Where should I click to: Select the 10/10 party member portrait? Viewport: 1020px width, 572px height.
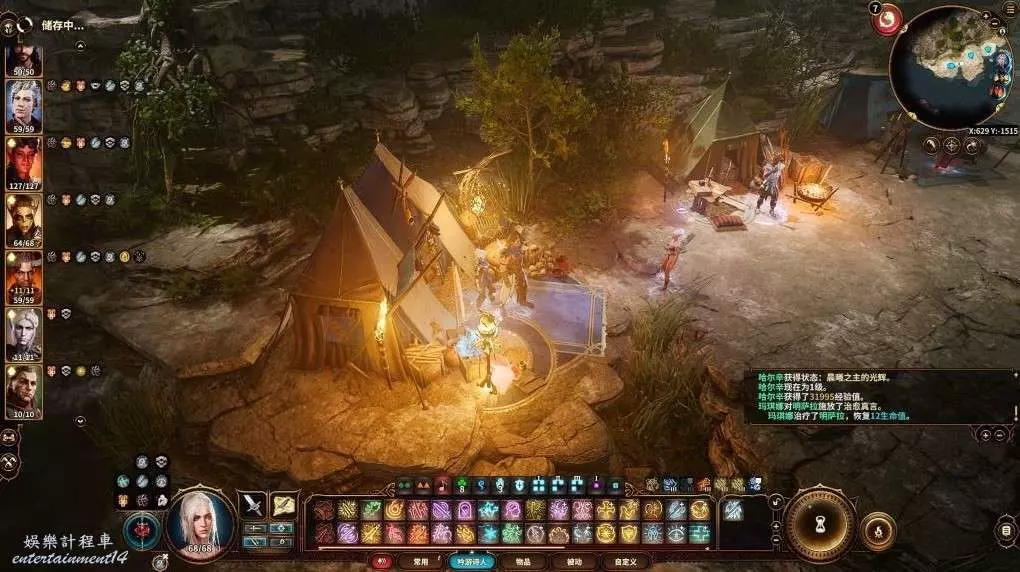pos(24,390)
